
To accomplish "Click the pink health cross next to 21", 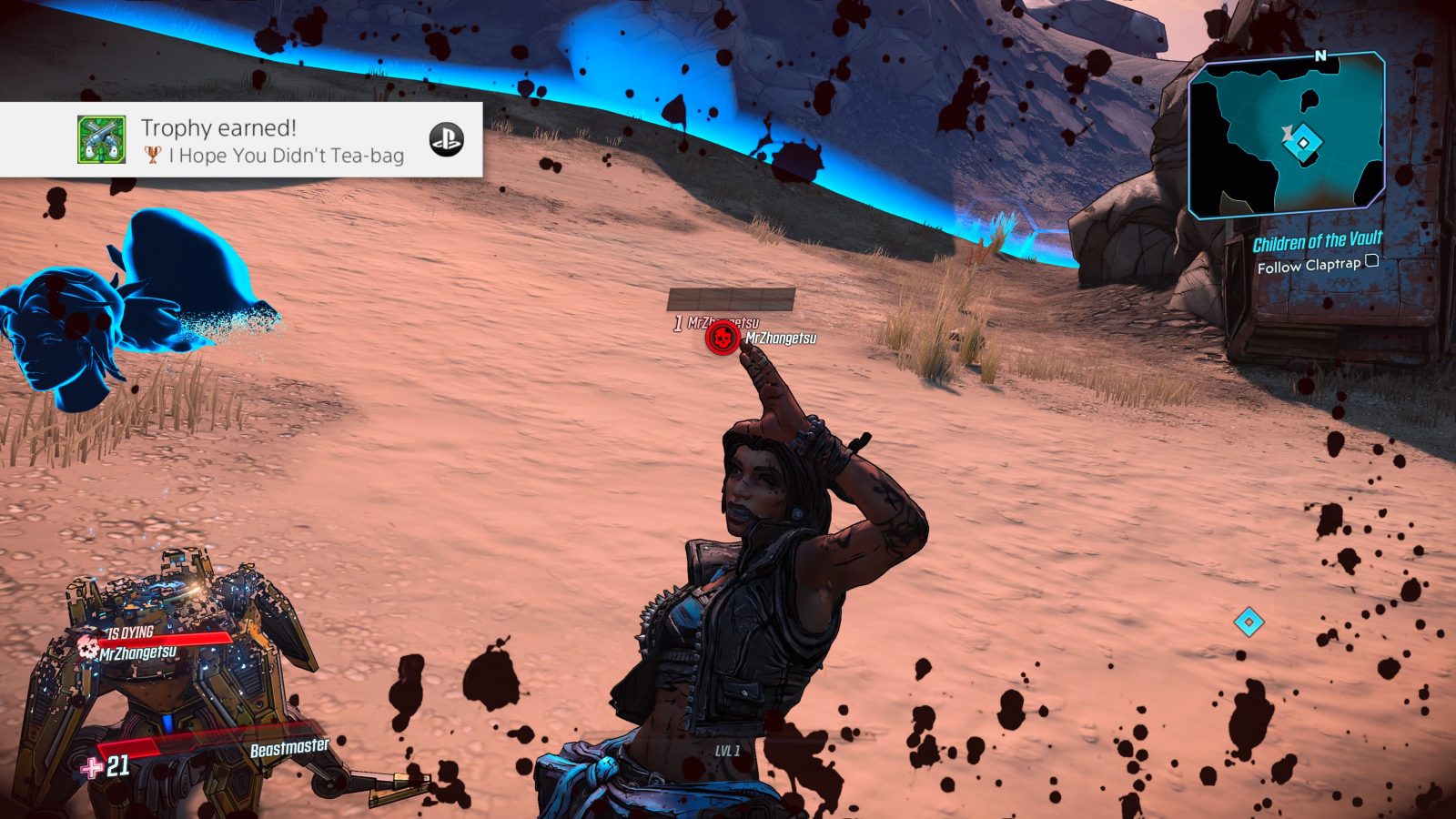I will pyautogui.click(x=89, y=769).
